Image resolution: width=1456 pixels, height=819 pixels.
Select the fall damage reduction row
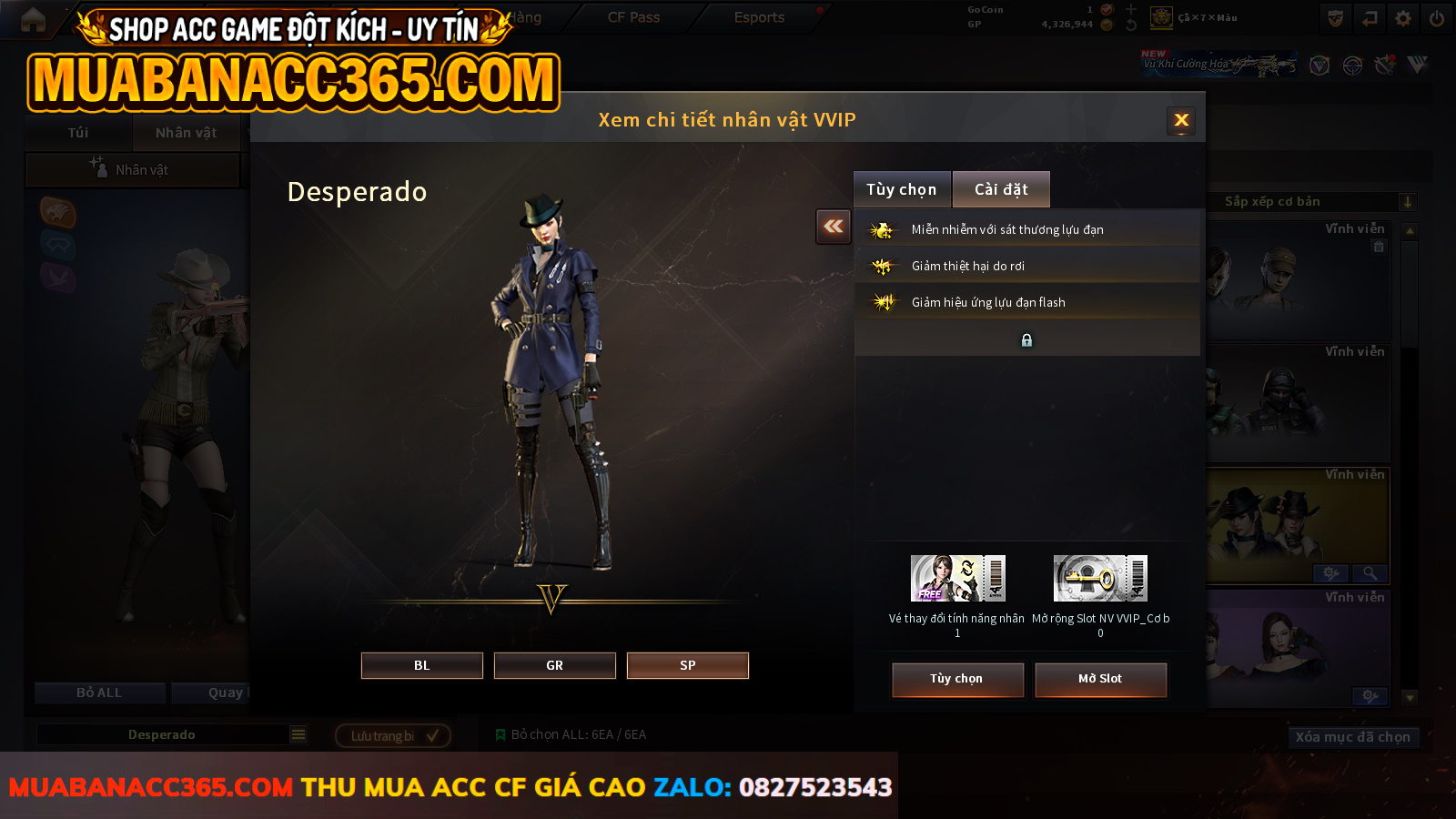pos(1026,266)
